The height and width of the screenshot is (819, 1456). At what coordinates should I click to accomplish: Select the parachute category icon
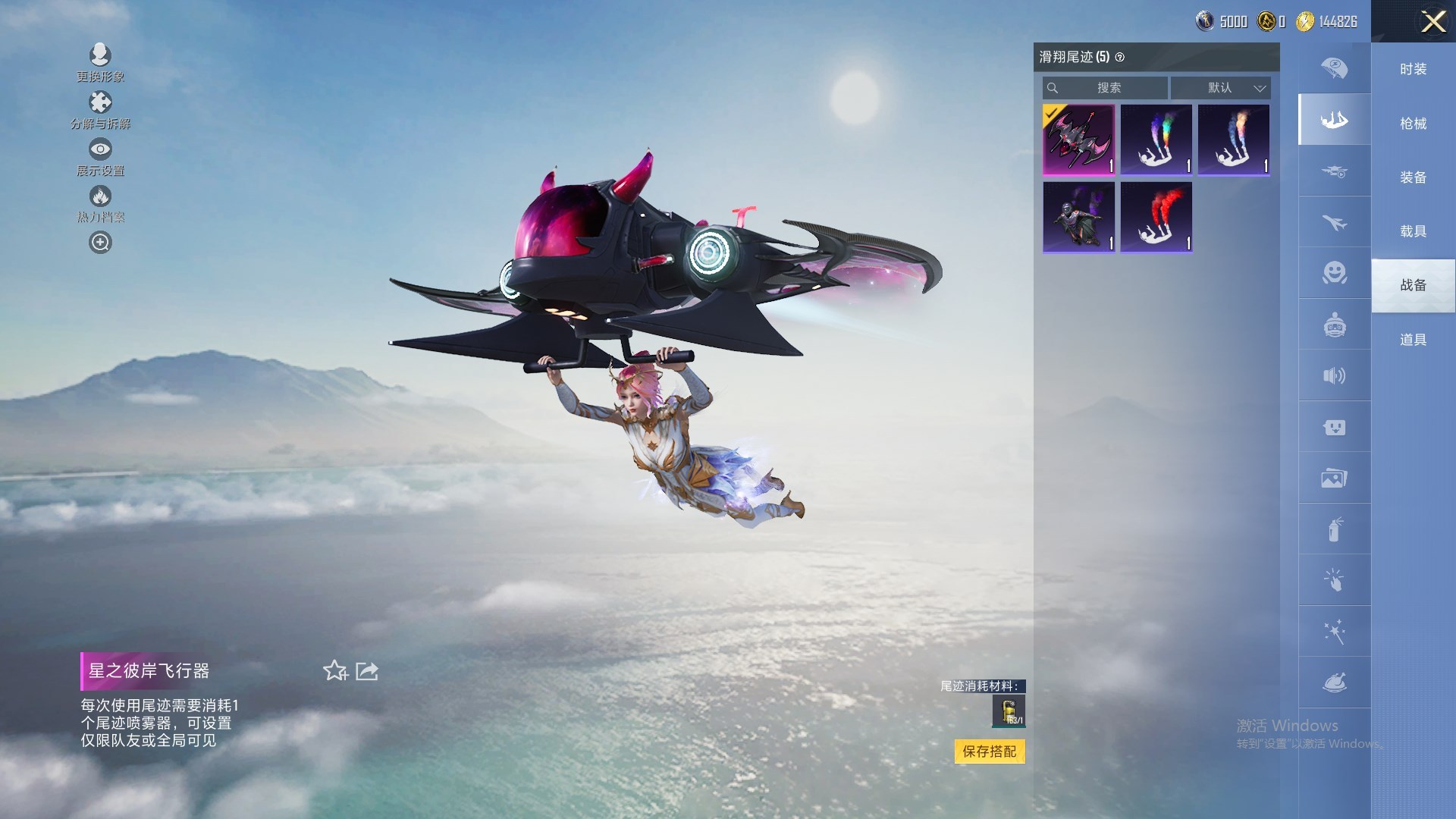click(1334, 68)
